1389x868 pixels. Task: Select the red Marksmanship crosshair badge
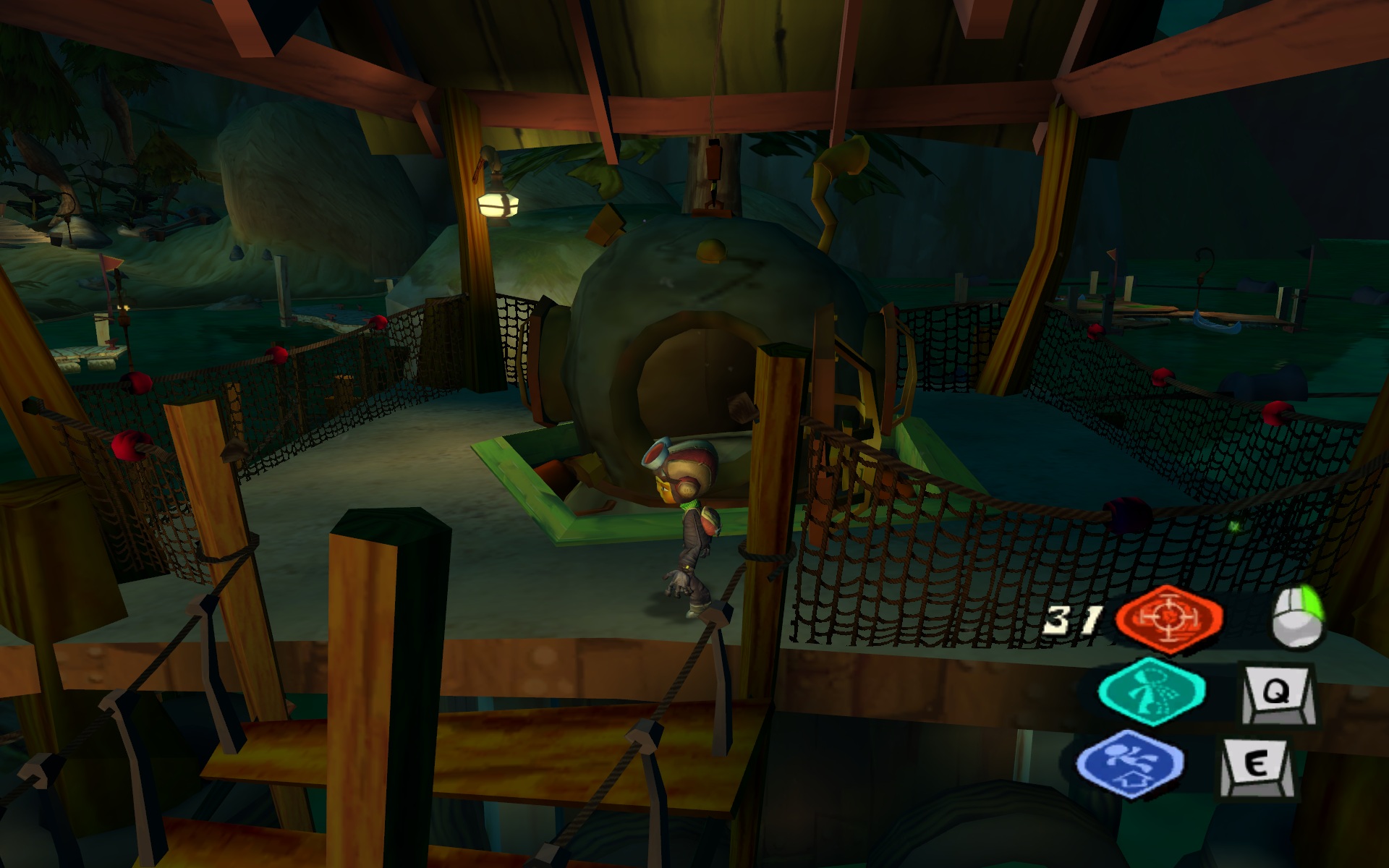1169,618
